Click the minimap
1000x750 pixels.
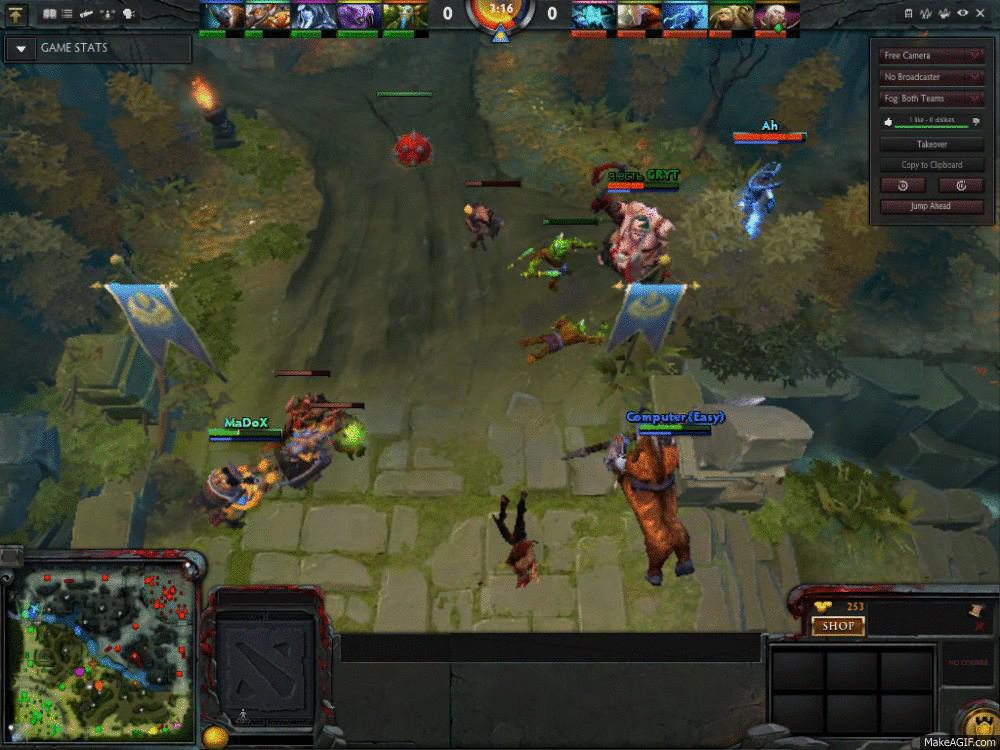click(98, 648)
